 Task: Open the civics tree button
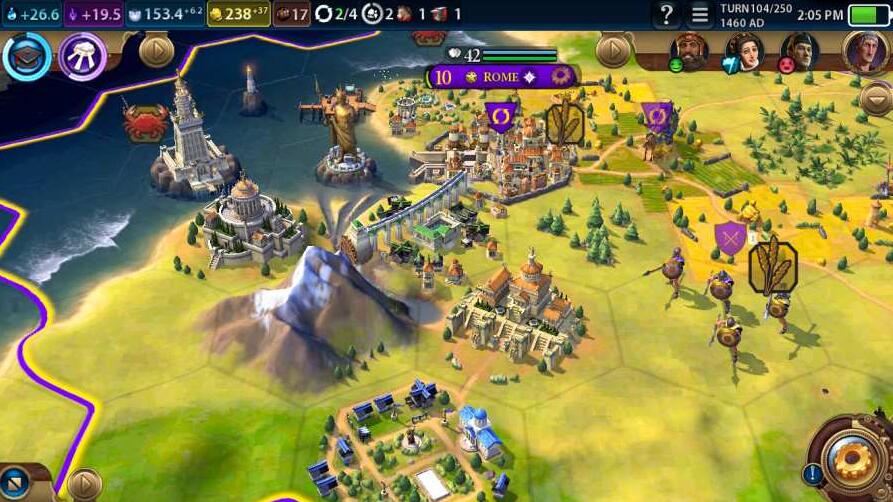[83, 56]
